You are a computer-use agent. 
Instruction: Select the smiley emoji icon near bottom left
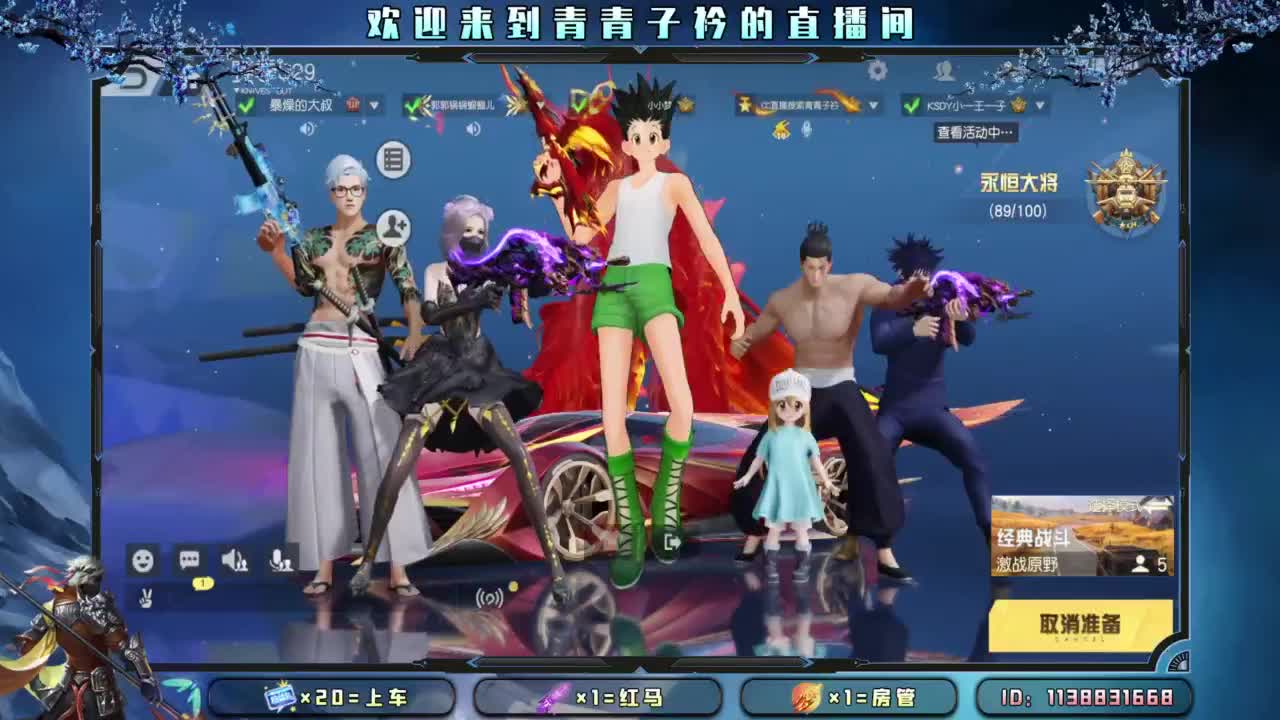coord(142,561)
